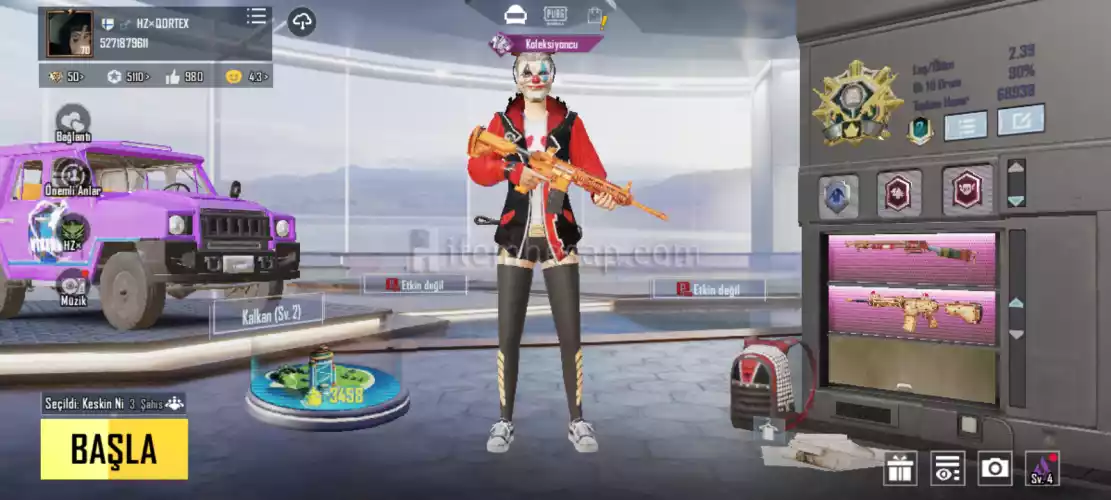Open the stats list button on the panel
This screenshot has height=500, width=1111.
[965, 125]
